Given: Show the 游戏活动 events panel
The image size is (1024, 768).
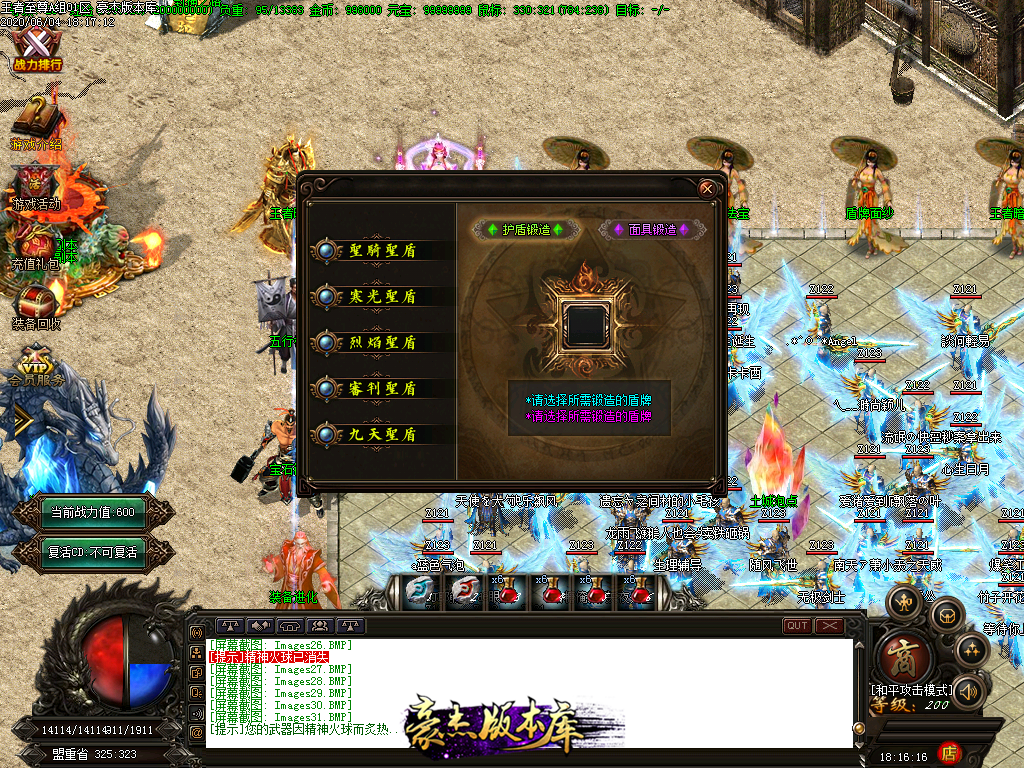Looking at the screenshot, I should tap(36, 187).
